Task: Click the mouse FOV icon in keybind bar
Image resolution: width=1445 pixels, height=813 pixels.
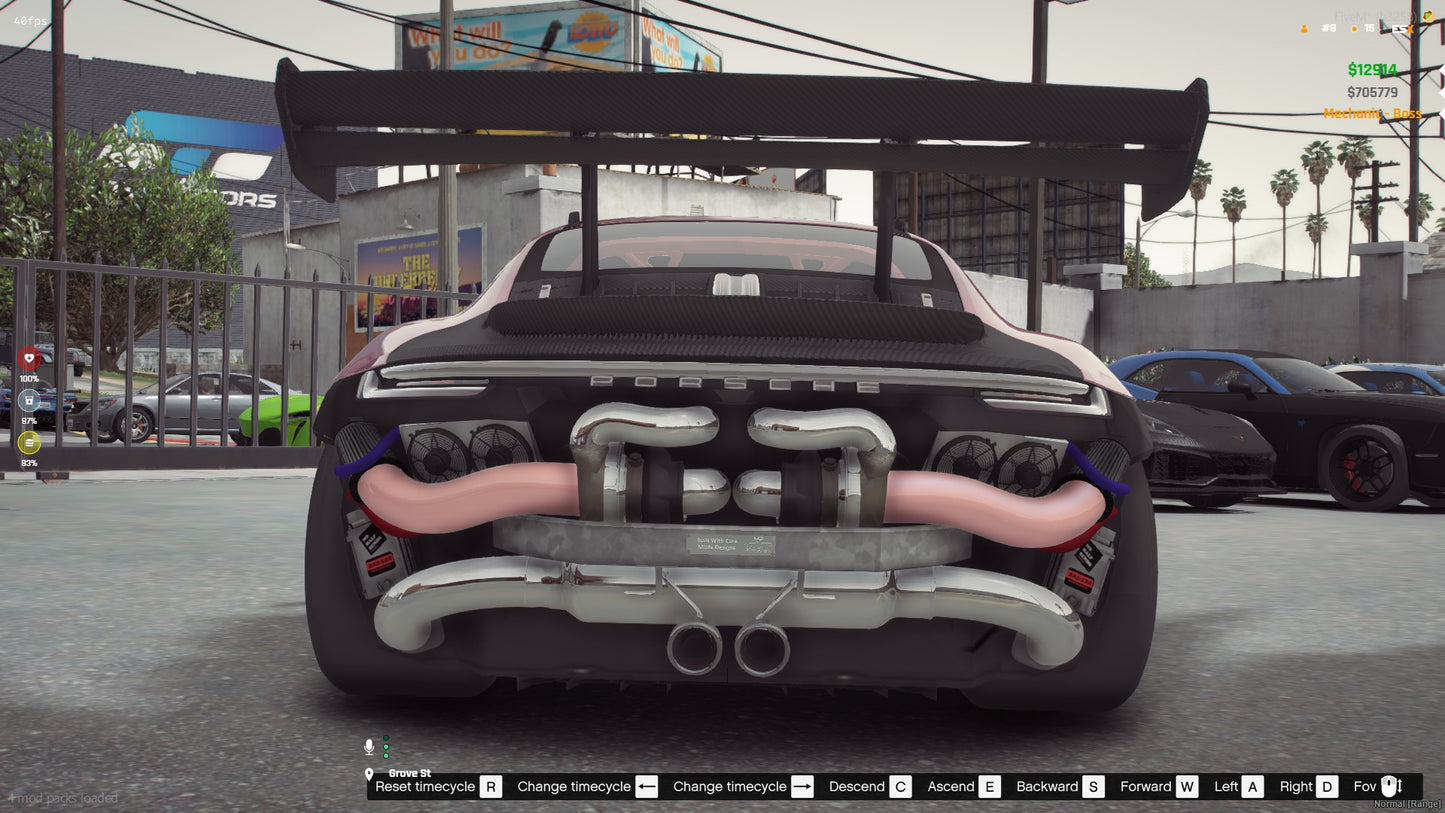Action: [x=1389, y=787]
